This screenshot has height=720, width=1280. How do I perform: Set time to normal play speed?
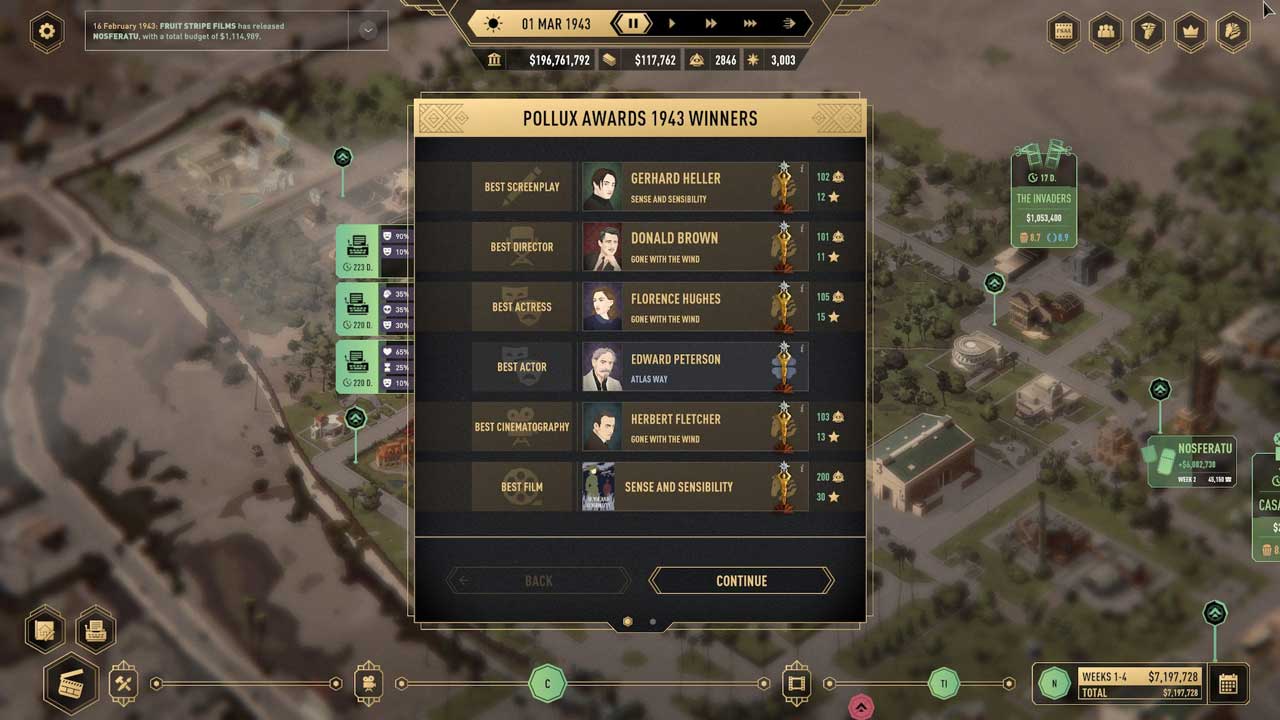click(672, 23)
